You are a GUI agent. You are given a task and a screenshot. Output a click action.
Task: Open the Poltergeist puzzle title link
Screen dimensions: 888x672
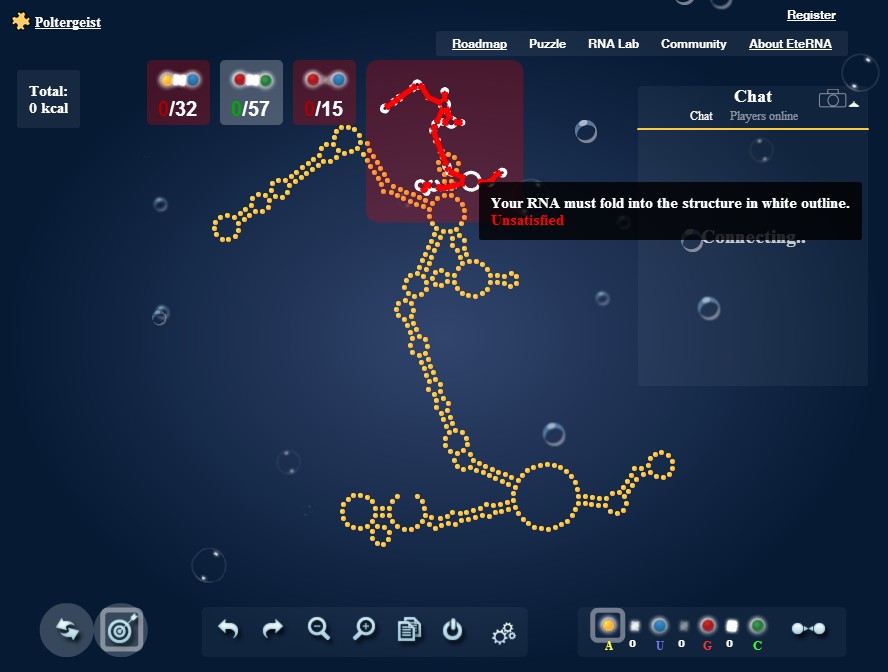pos(67,22)
